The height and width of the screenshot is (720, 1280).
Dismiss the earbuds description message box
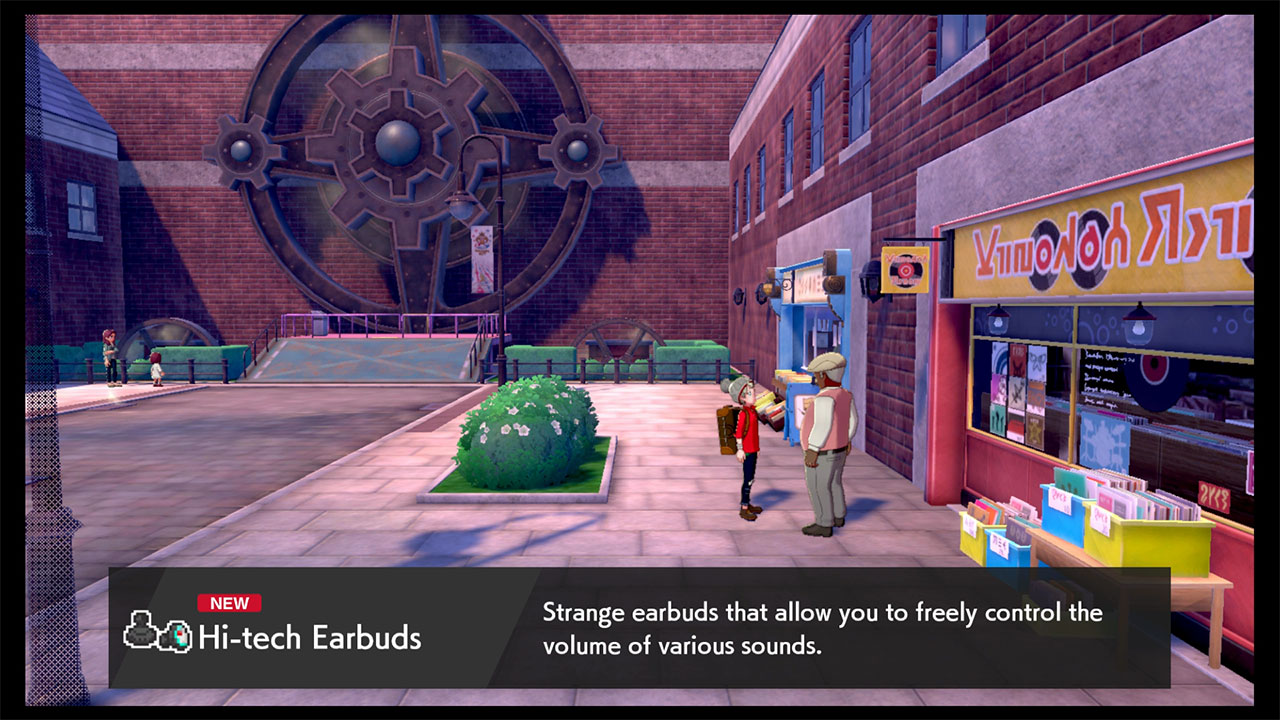[822, 628]
